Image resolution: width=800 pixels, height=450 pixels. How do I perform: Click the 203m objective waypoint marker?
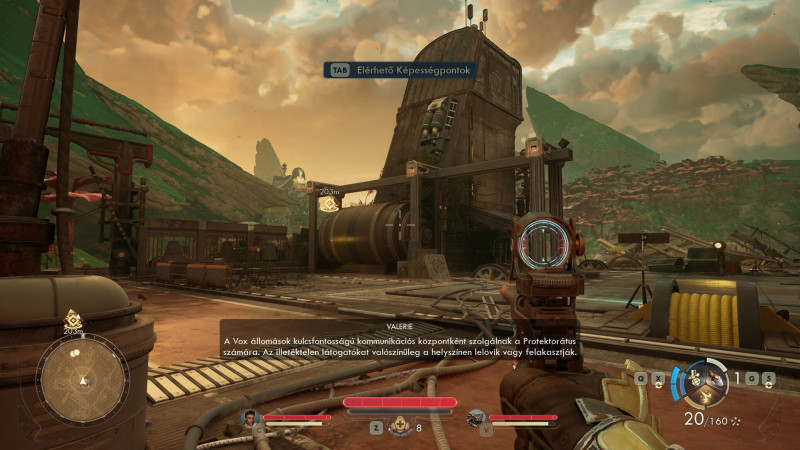(x=328, y=204)
